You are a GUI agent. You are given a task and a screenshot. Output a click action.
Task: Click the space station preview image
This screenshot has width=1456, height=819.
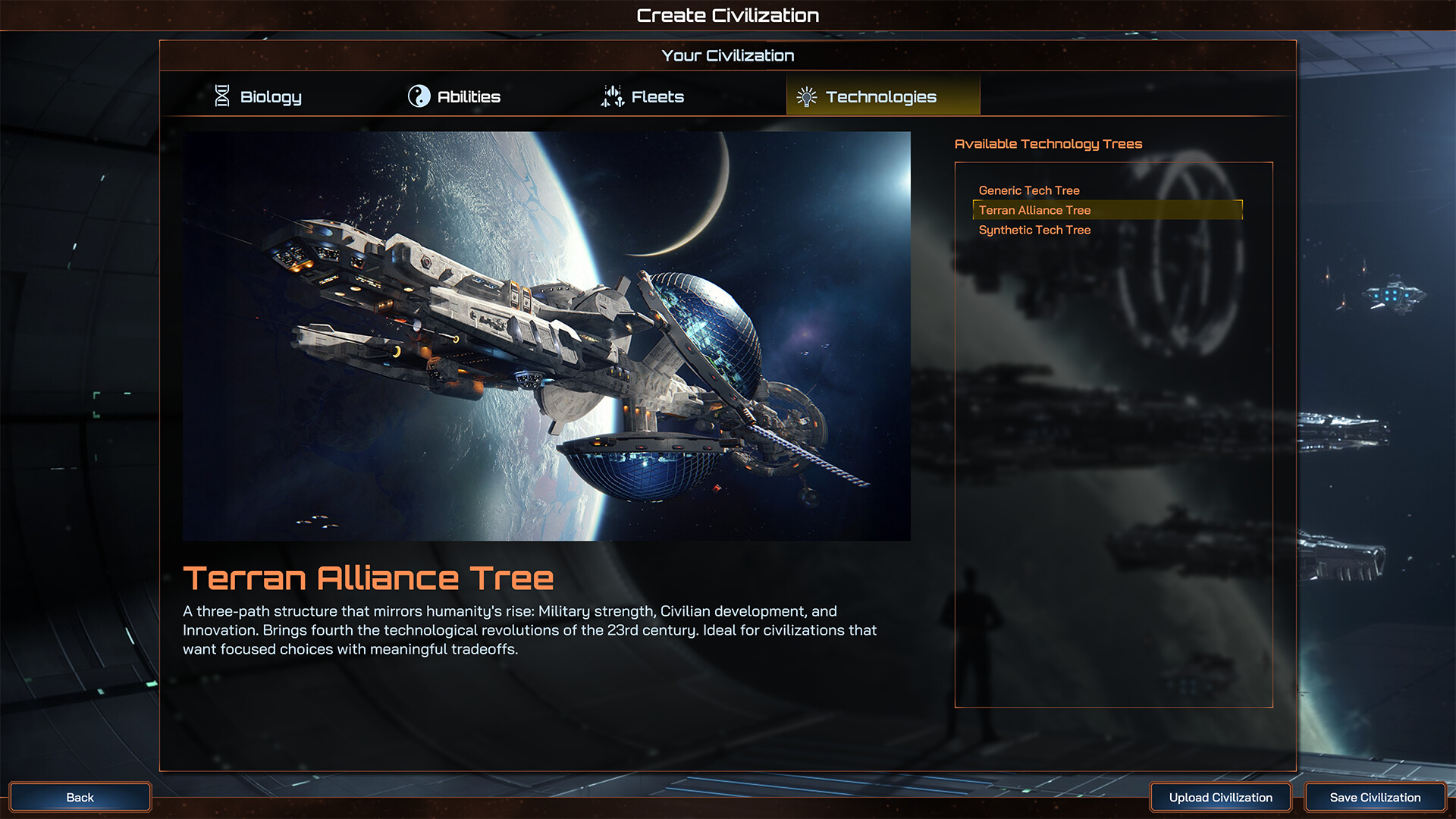pos(546,336)
